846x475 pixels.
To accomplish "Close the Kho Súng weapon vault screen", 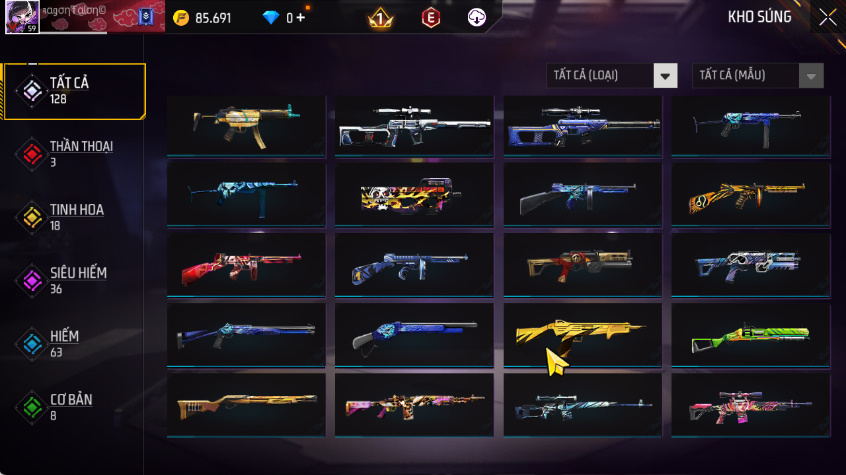I will click(827, 17).
